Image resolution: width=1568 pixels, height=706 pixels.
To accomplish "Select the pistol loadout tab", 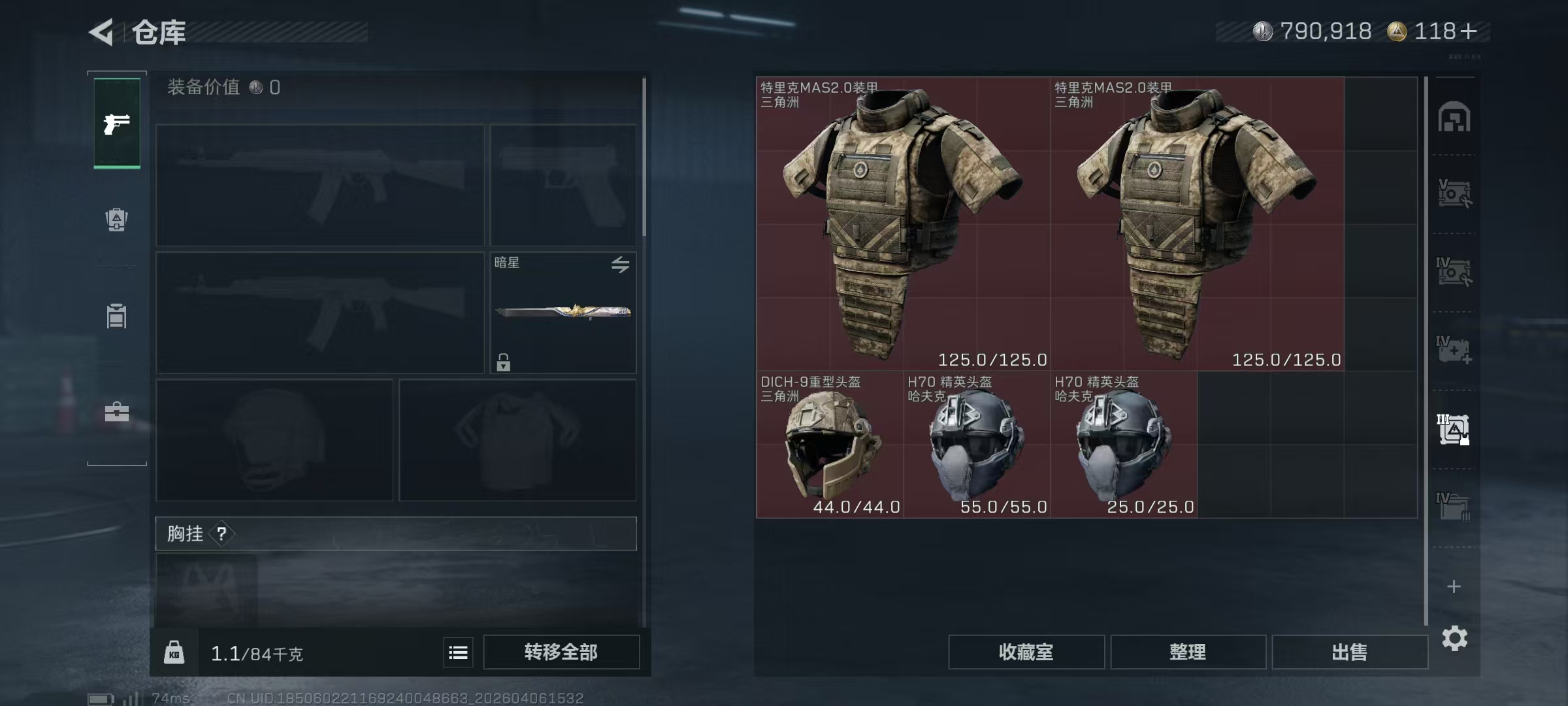I will 117,123.
